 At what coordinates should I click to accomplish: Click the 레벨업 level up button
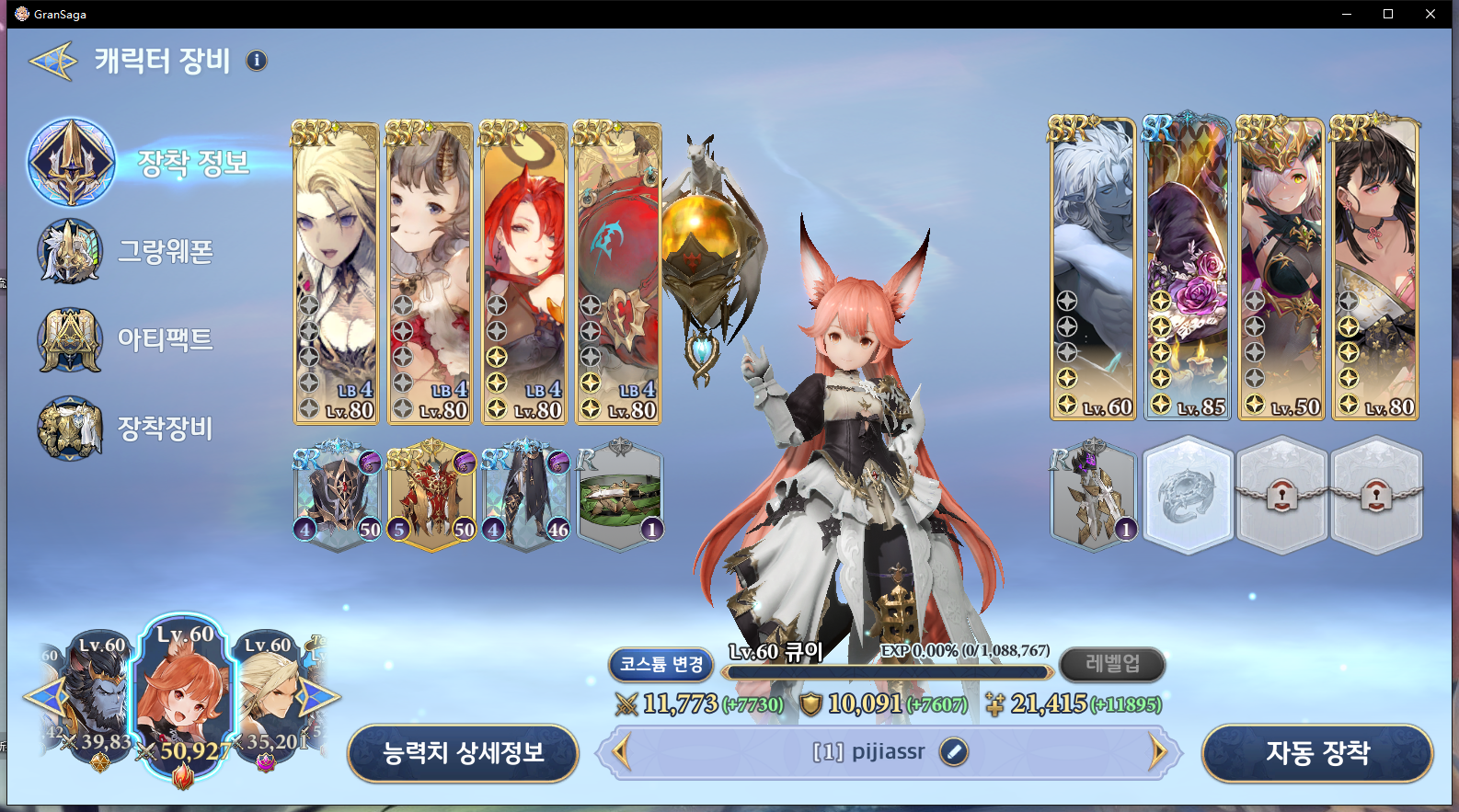click(x=1112, y=664)
